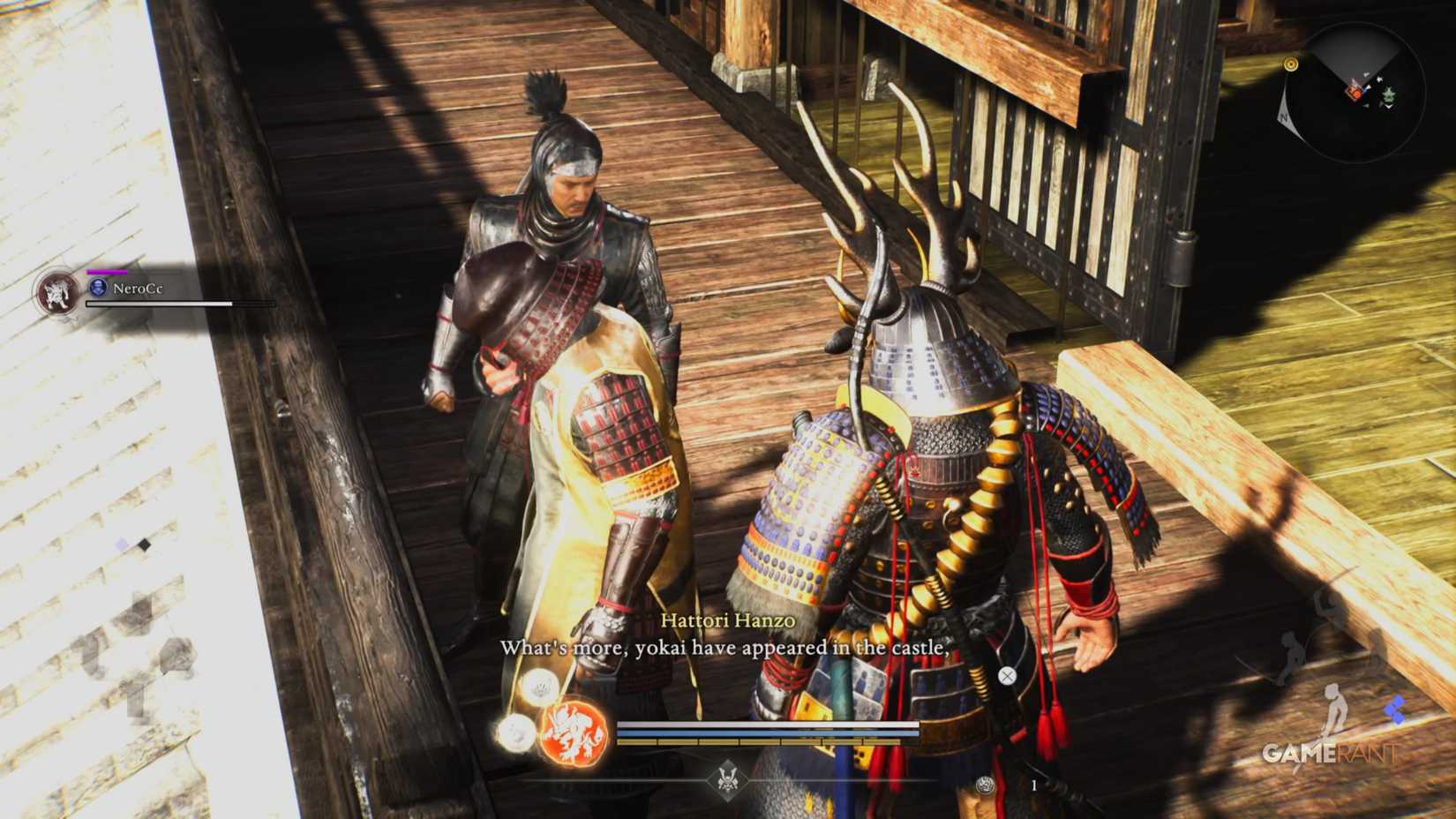
Task: Select the gold shrine marker on the minimap
Action: pos(1292,64)
